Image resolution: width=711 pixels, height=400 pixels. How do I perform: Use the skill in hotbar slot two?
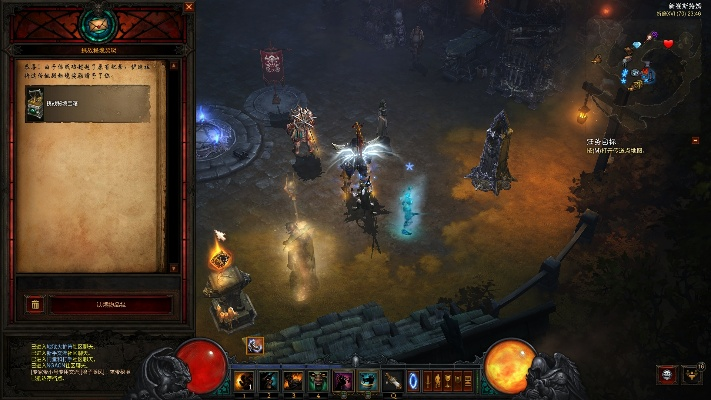269,380
